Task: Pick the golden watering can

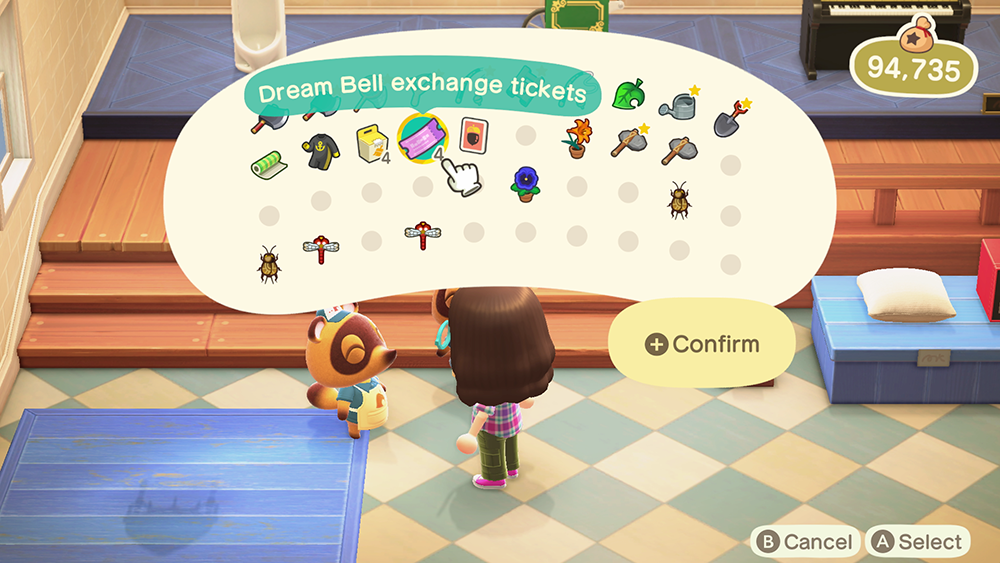Action: click(679, 103)
